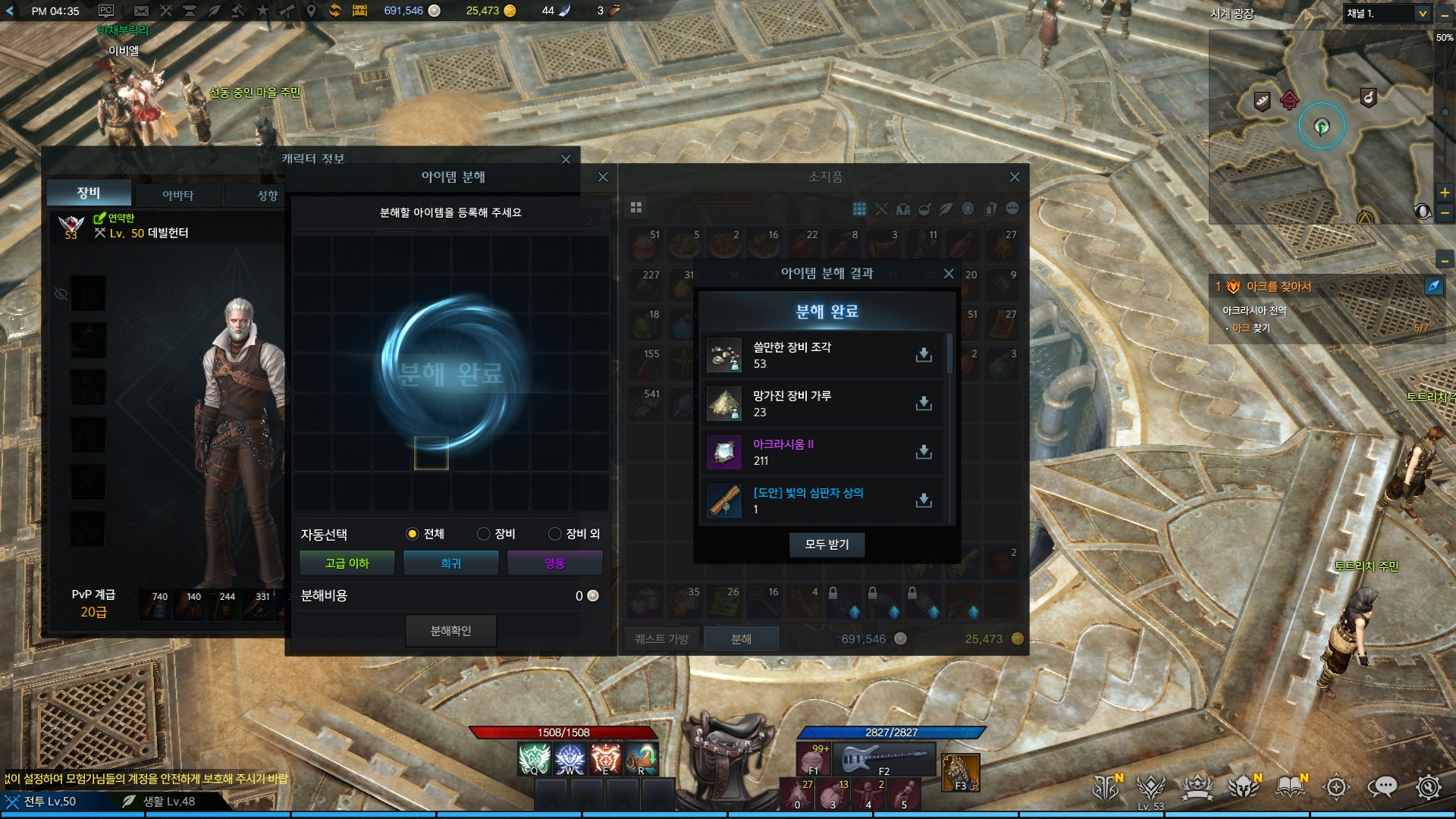The height and width of the screenshot is (819, 1456).
Task: Receive the 쓸만한 장비 조각 item
Action: (x=924, y=355)
